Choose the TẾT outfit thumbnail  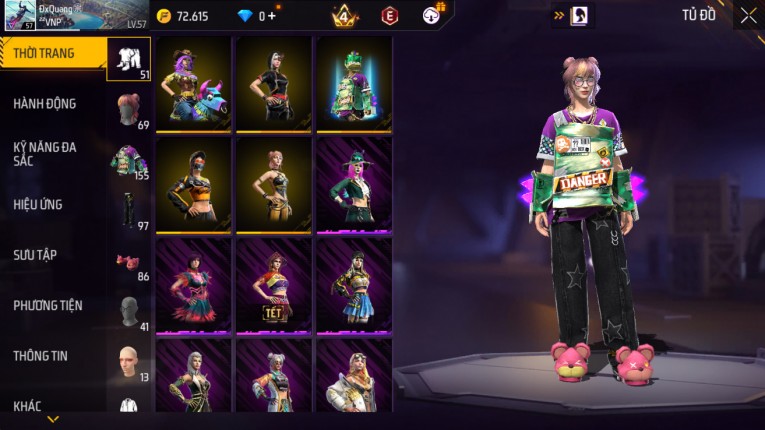pos(274,286)
